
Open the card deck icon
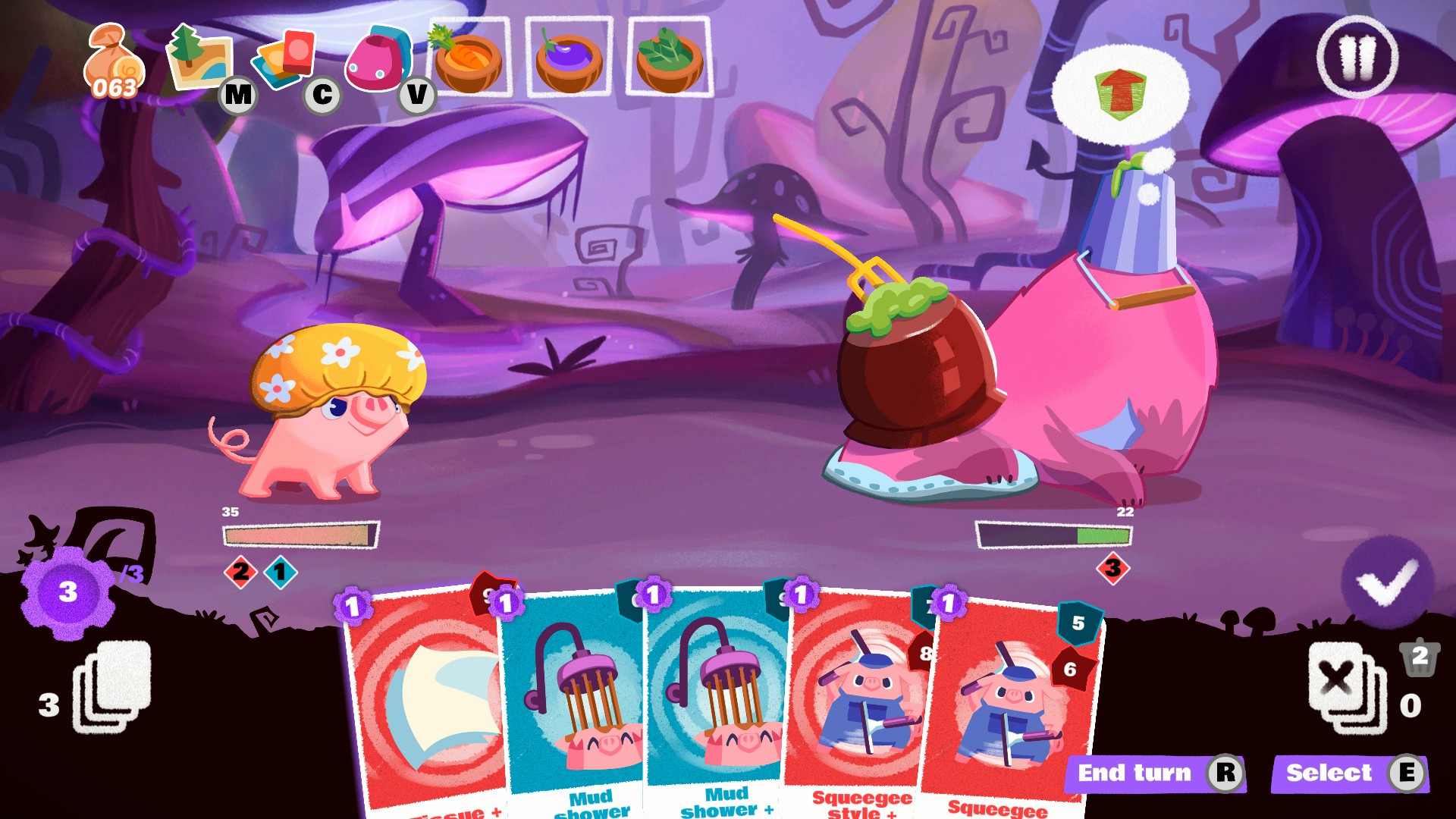tap(285, 58)
